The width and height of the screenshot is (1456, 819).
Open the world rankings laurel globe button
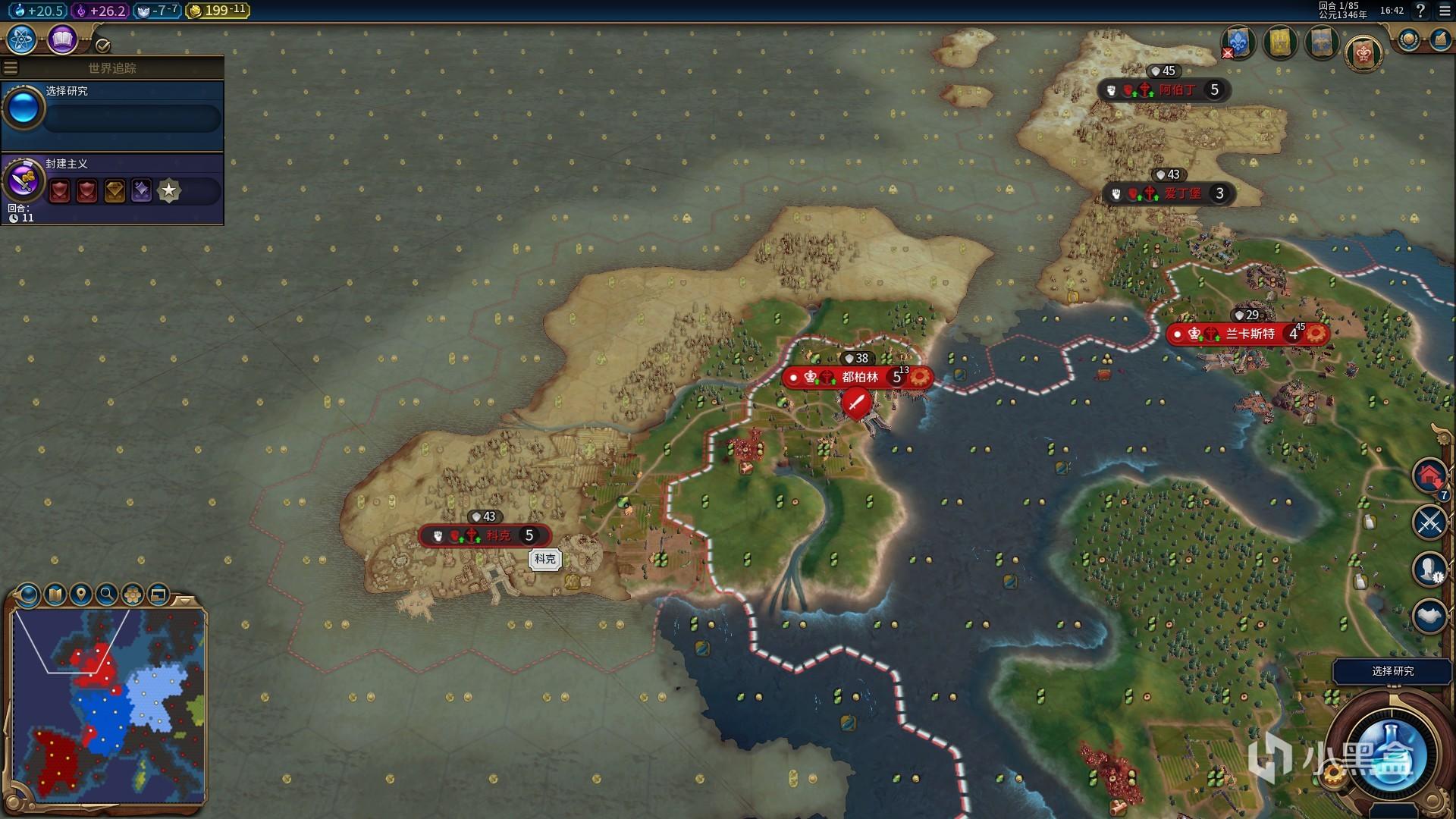[x=1409, y=39]
